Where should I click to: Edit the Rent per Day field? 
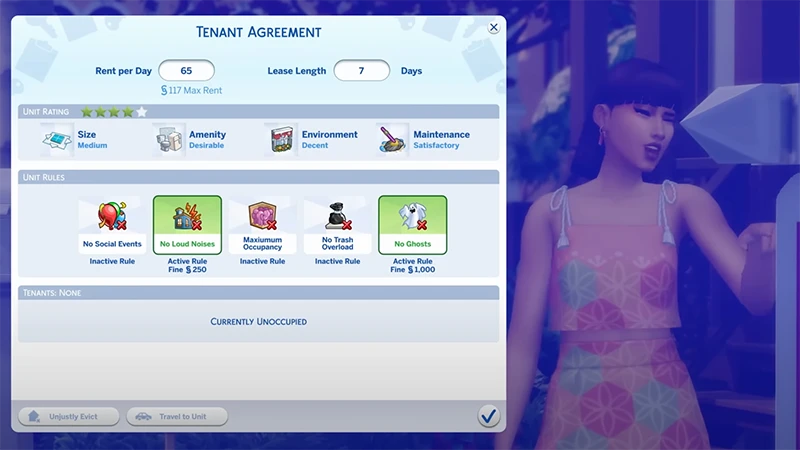pos(186,71)
